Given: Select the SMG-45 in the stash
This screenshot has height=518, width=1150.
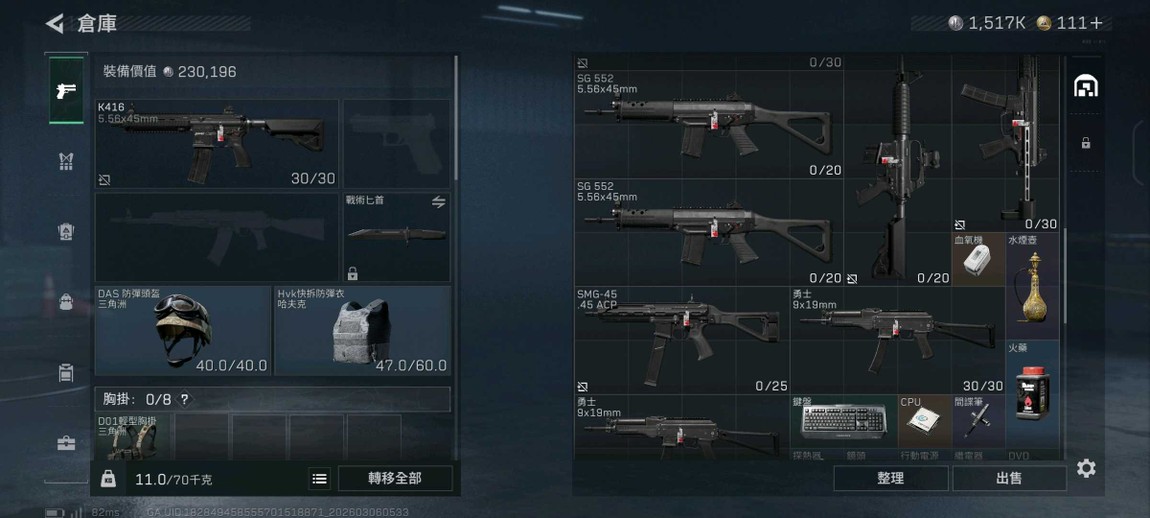Looking at the screenshot, I should [681, 339].
